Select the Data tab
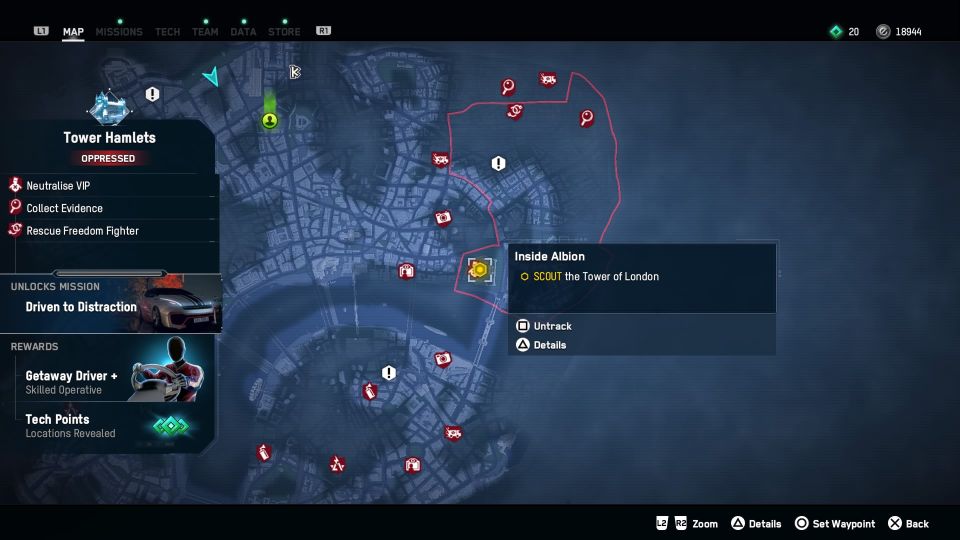Screen dimensions: 960x540 [243, 32]
